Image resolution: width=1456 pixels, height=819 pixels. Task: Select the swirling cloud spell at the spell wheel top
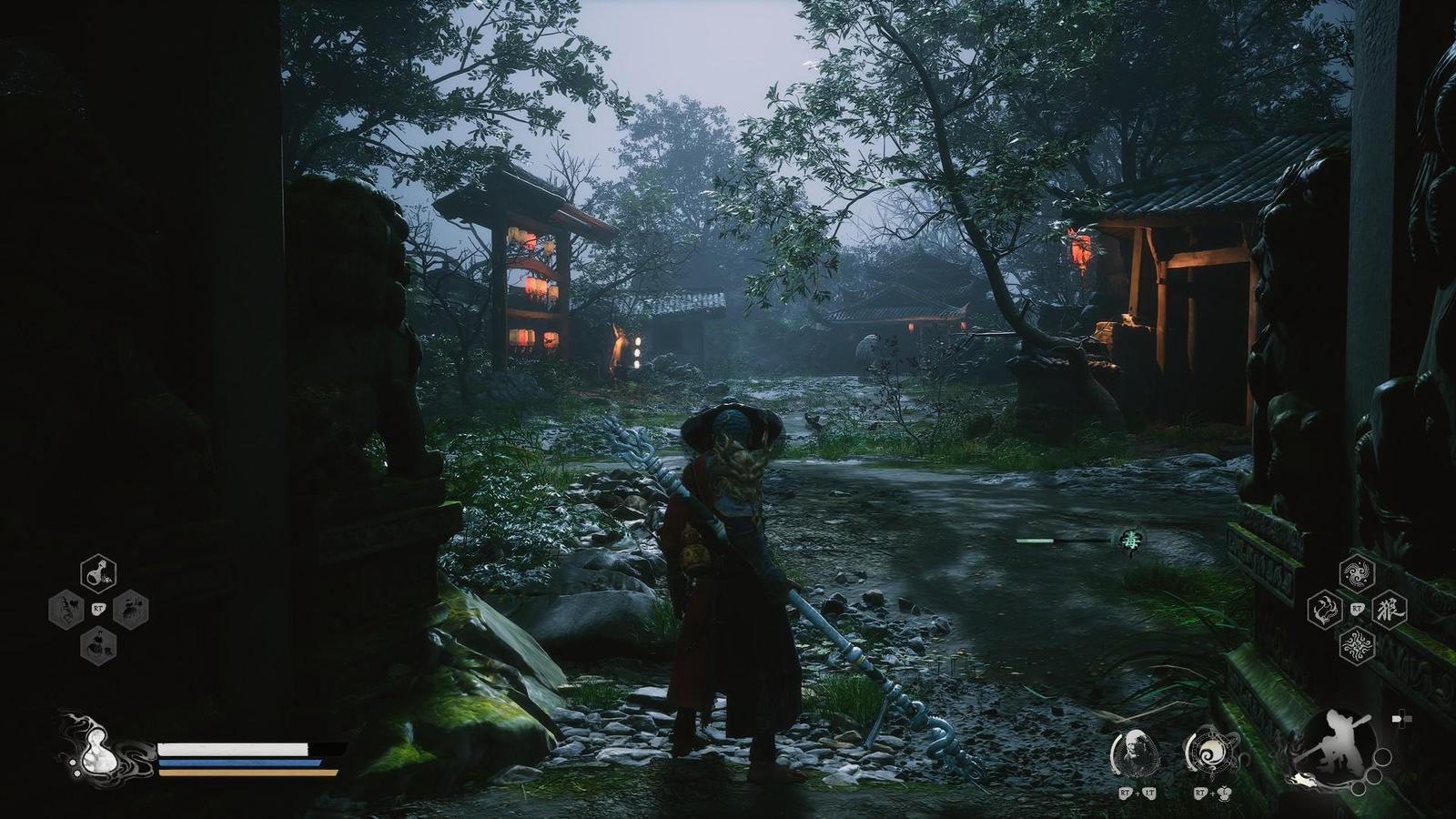click(x=1356, y=573)
